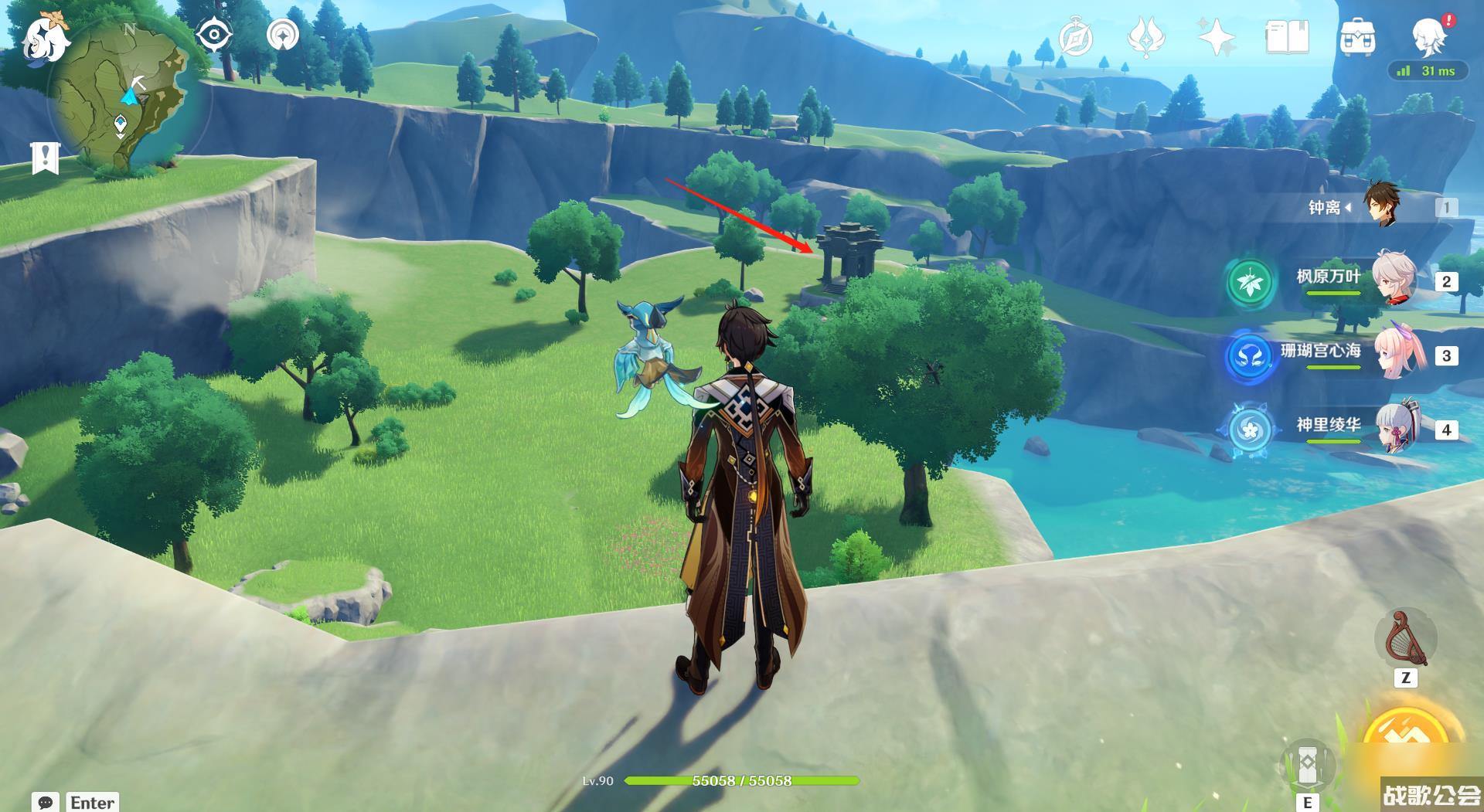Open the backpack inventory
The height and width of the screenshot is (812, 1484).
(x=1356, y=37)
